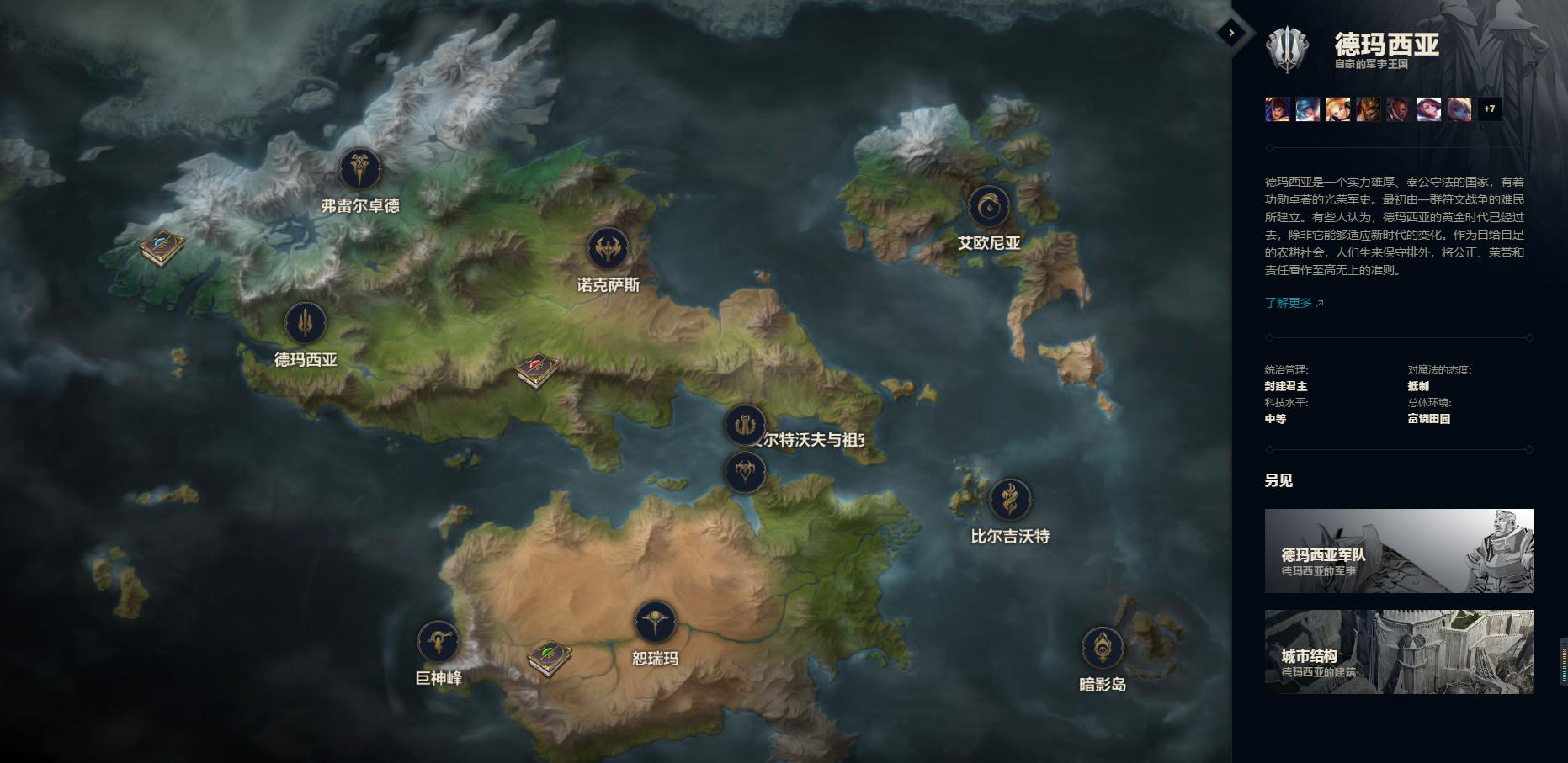Open the 城市结构 city structure thumbnail
Image resolution: width=1568 pixels, height=763 pixels.
(x=1399, y=652)
